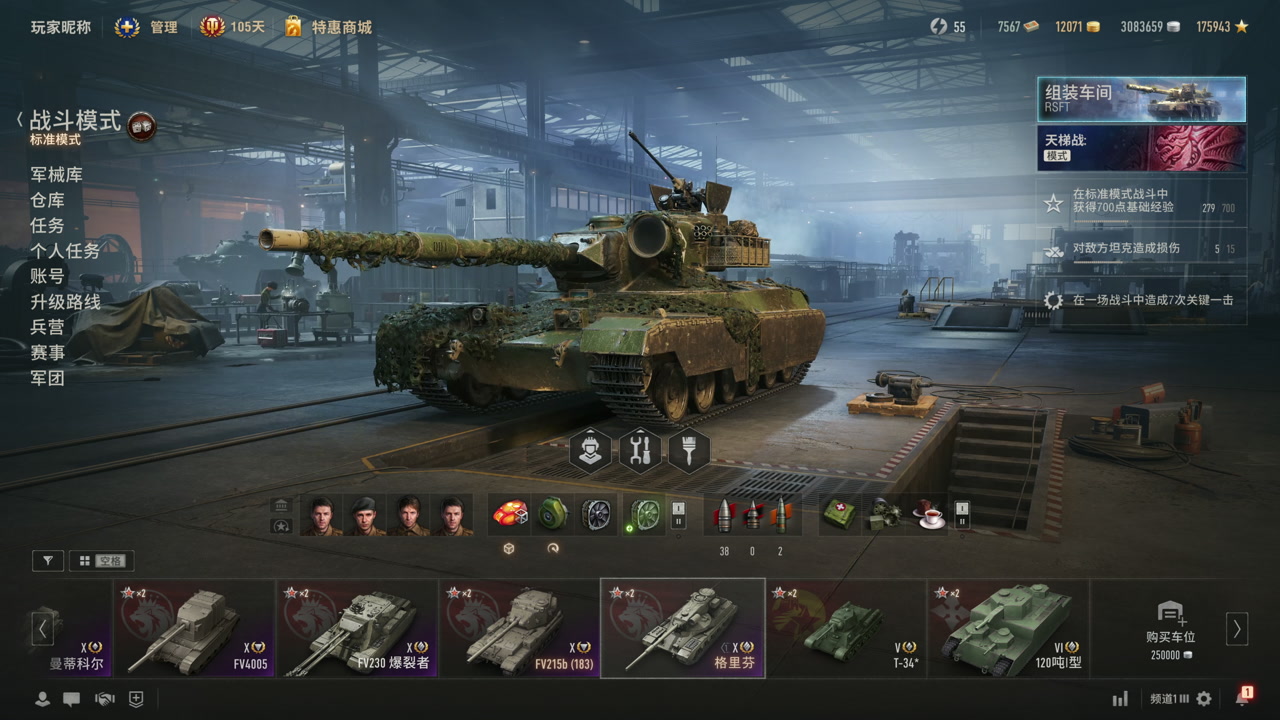Screen dimensions: 1280x720
Task: Choose the FV215b (183) tank card
Action: (x=520, y=628)
